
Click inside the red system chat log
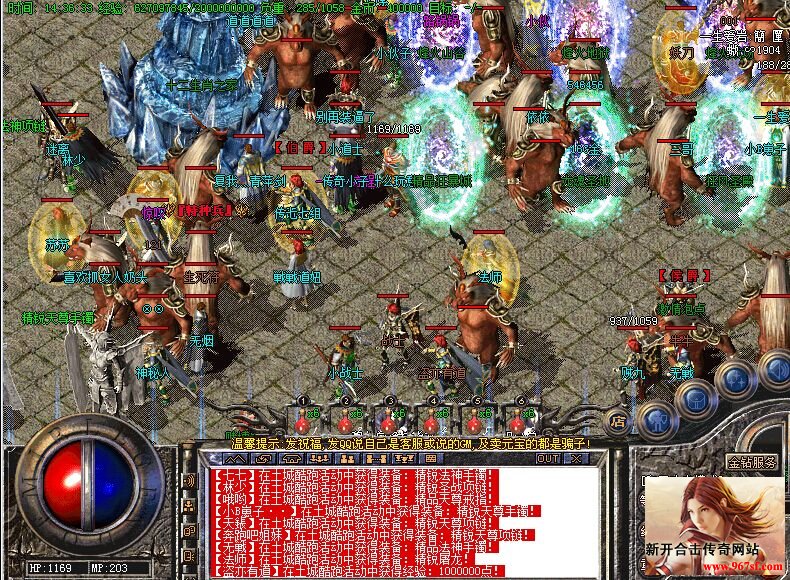(400, 520)
